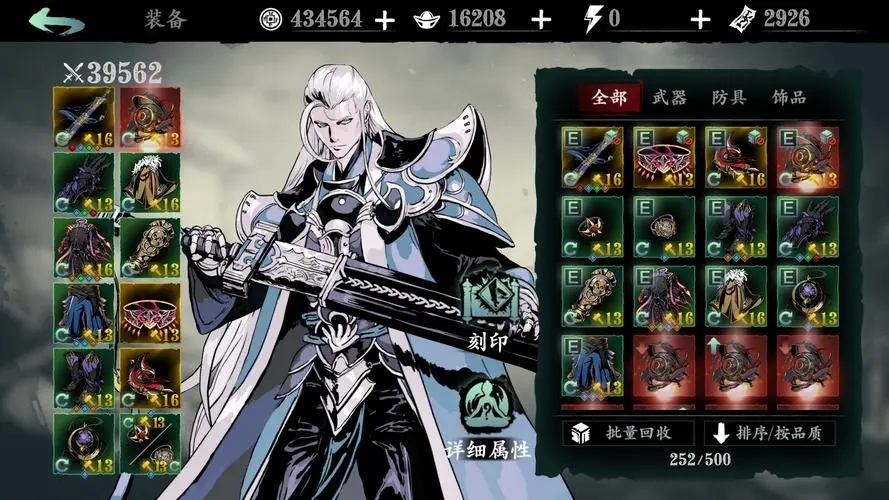The width and height of the screenshot is (889, 500).
Task: Pick the white-haired robe in inventory grid
Action: [736, 295]
